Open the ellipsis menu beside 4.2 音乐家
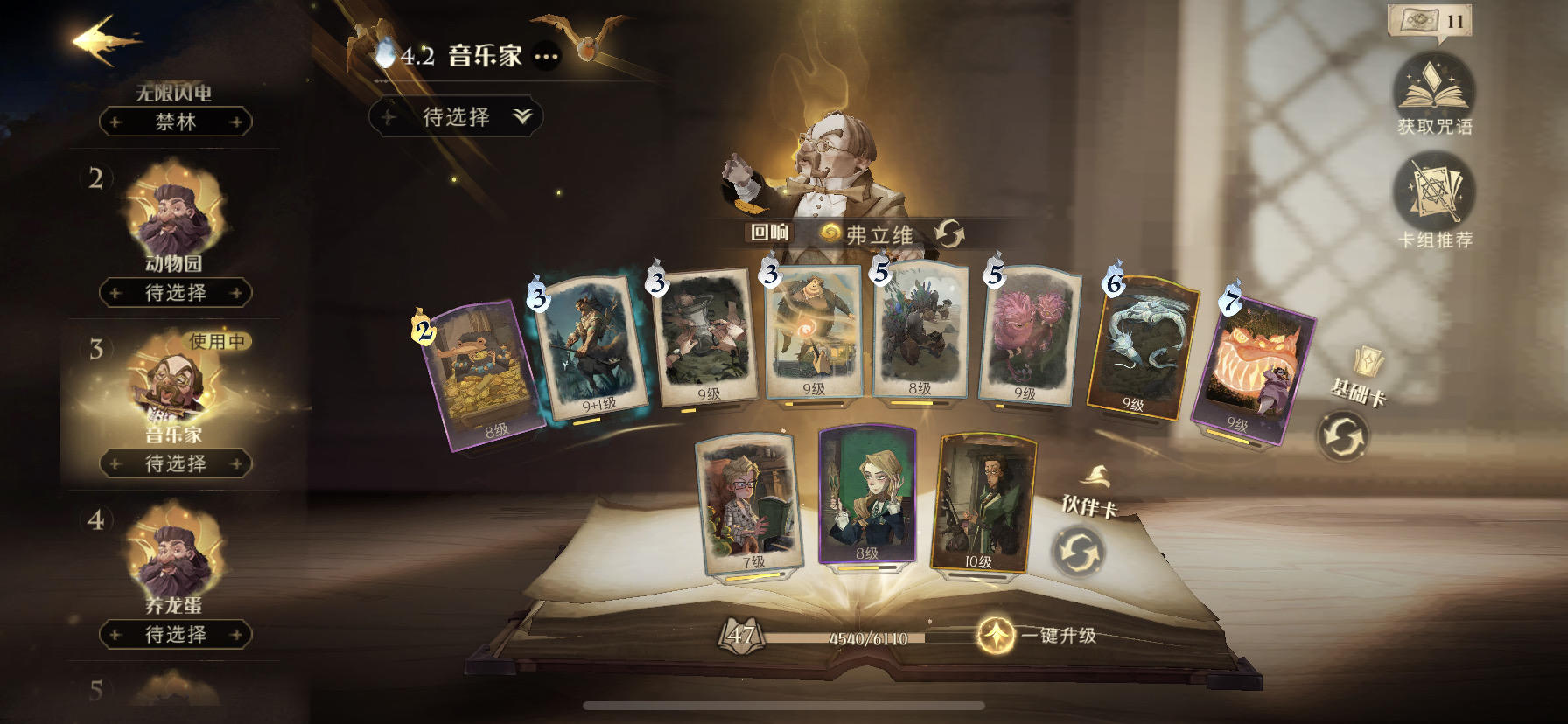 tap(545, 57)
